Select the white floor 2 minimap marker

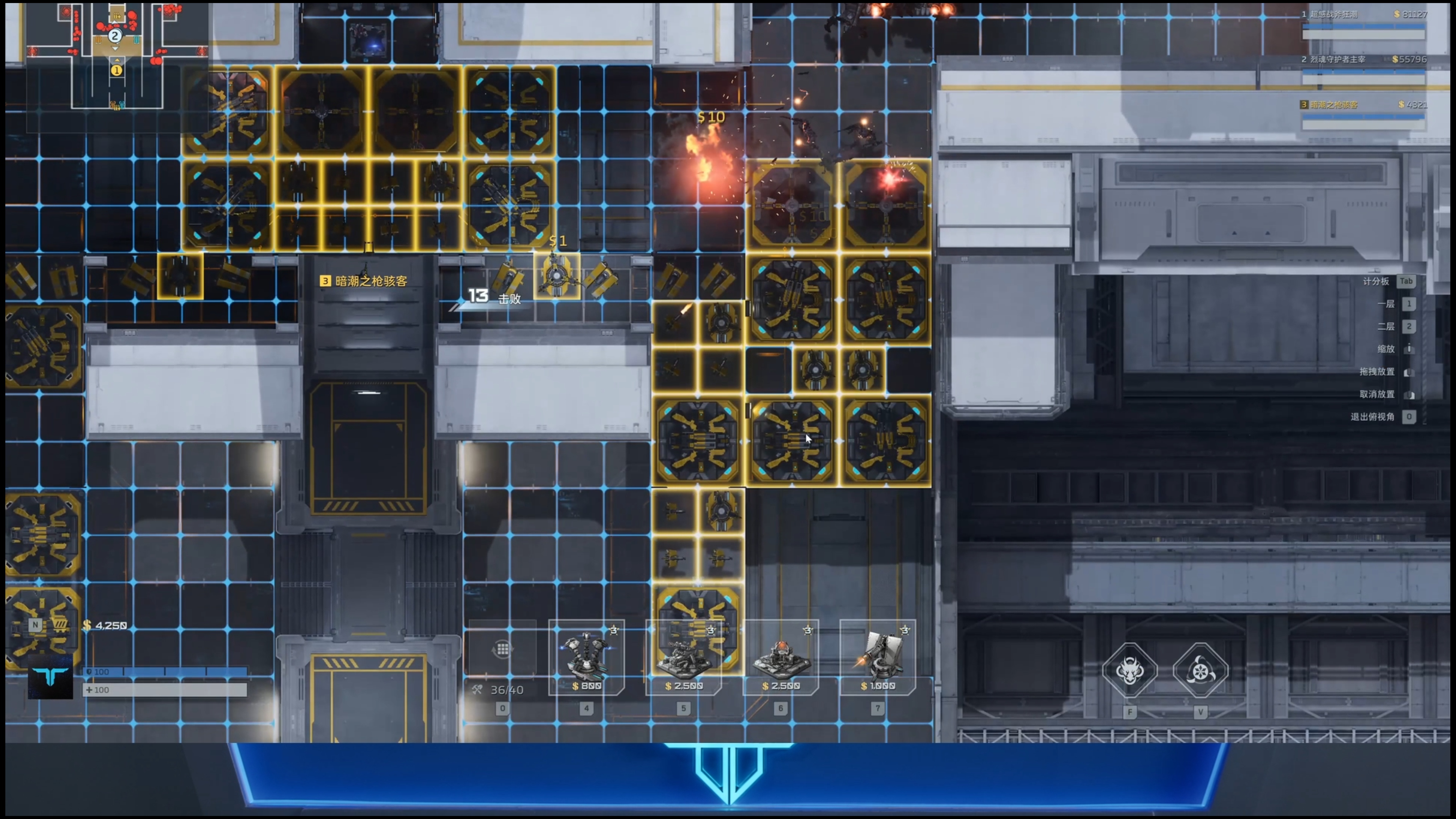(x=115, y=36)
